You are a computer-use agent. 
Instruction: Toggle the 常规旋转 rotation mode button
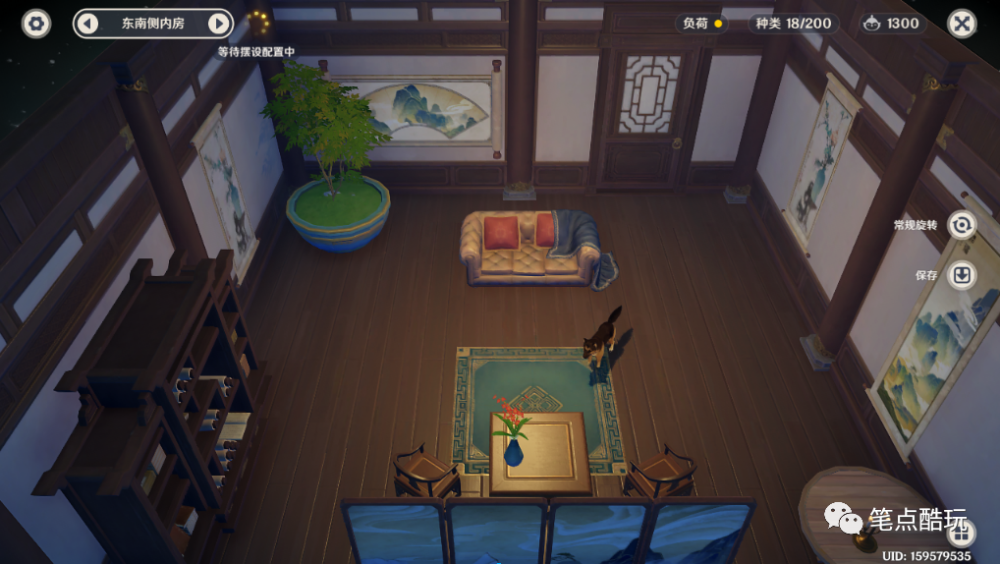click(962, 225)
